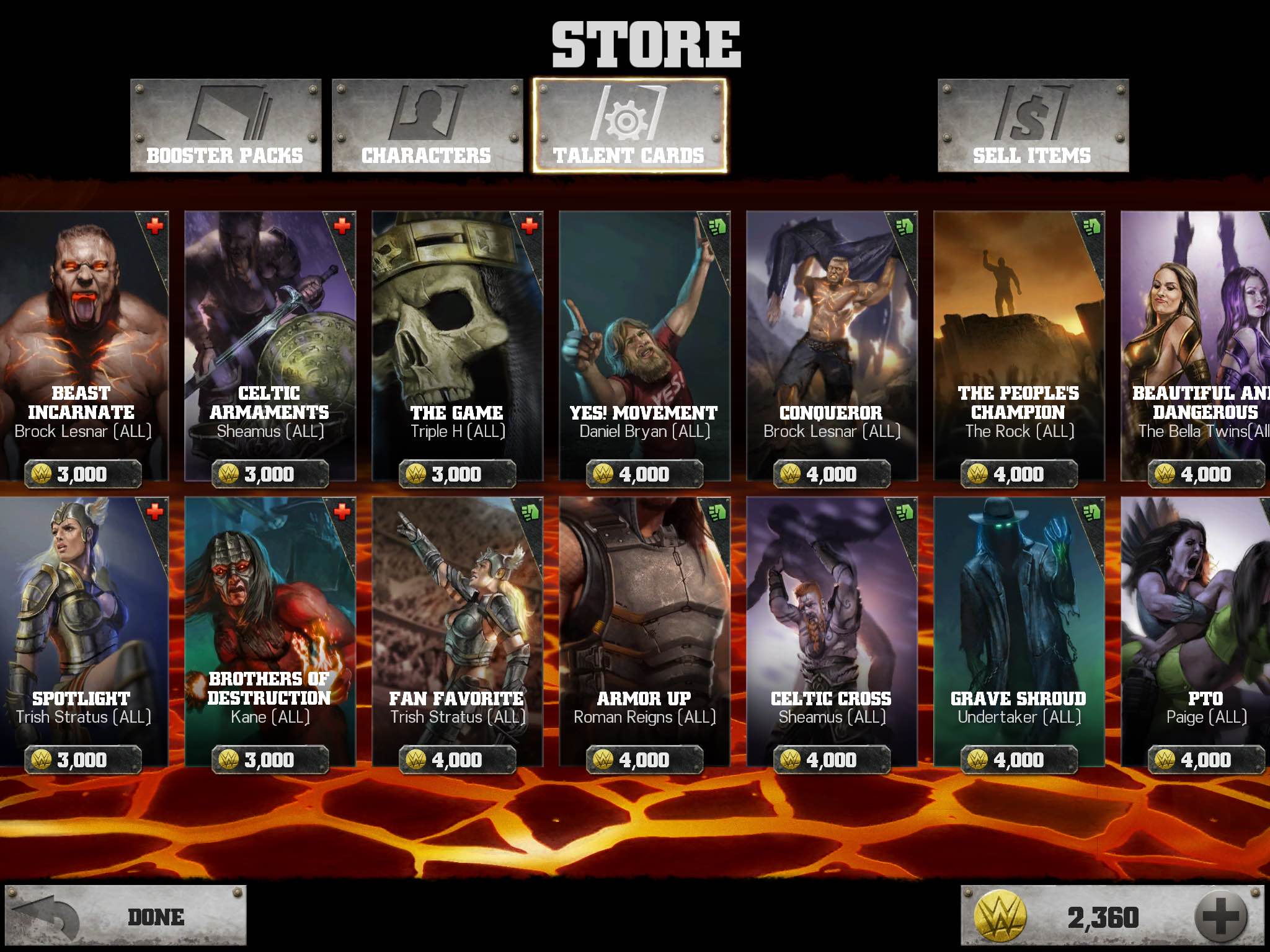
Task: Select the Talent Cards tab
Action: (629, 126)
